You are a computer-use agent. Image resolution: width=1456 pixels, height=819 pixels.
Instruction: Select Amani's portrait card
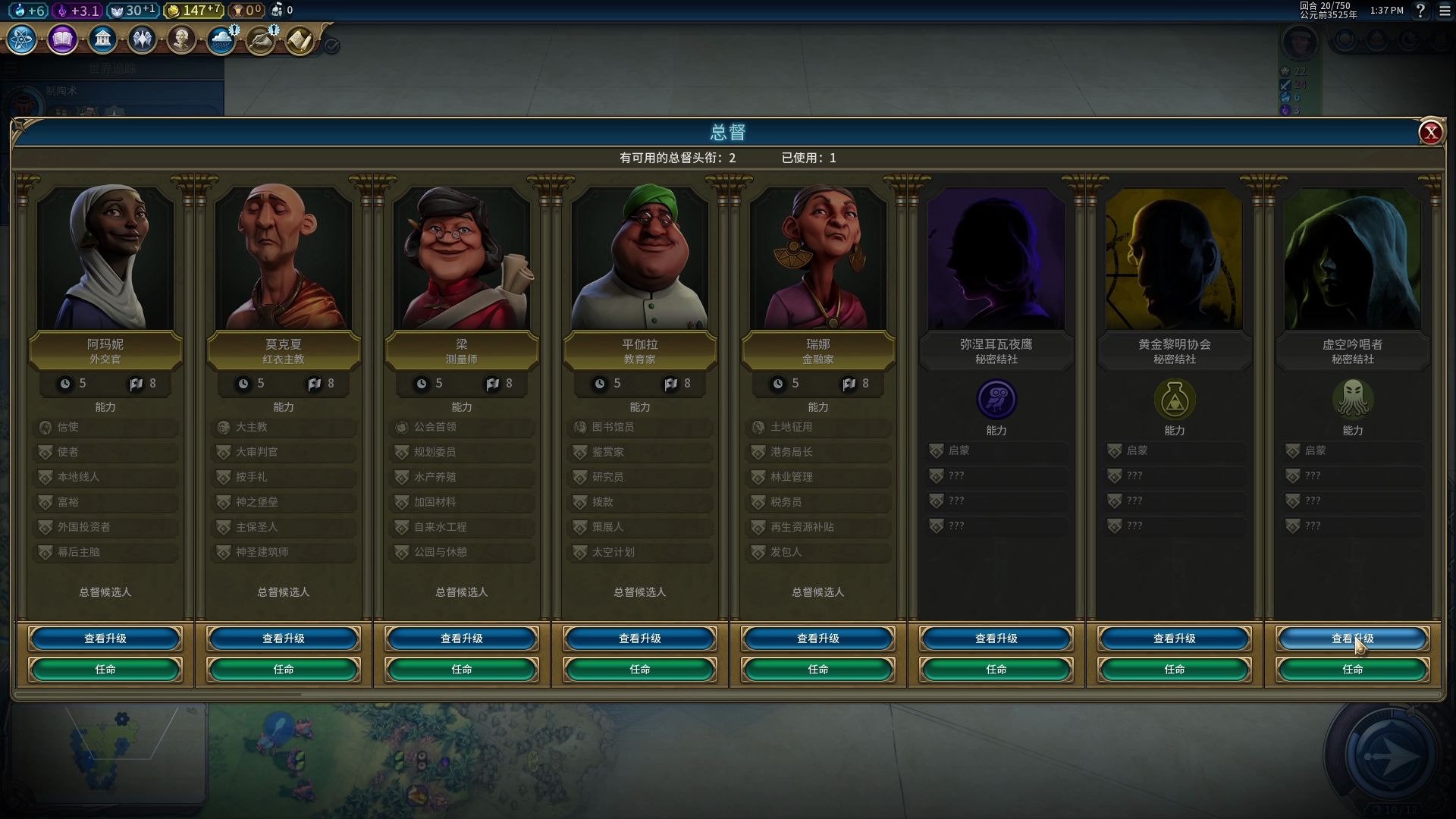[x=105, y=258]
